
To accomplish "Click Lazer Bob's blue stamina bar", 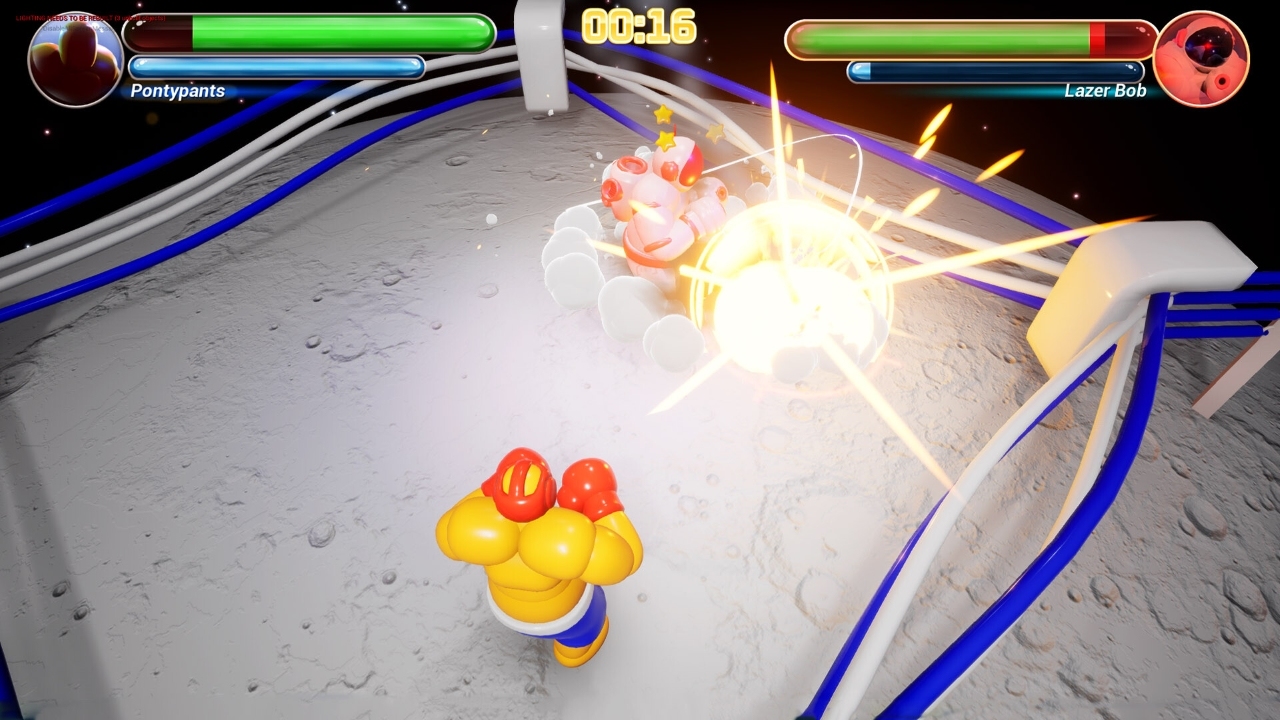I will click(995, 70).
